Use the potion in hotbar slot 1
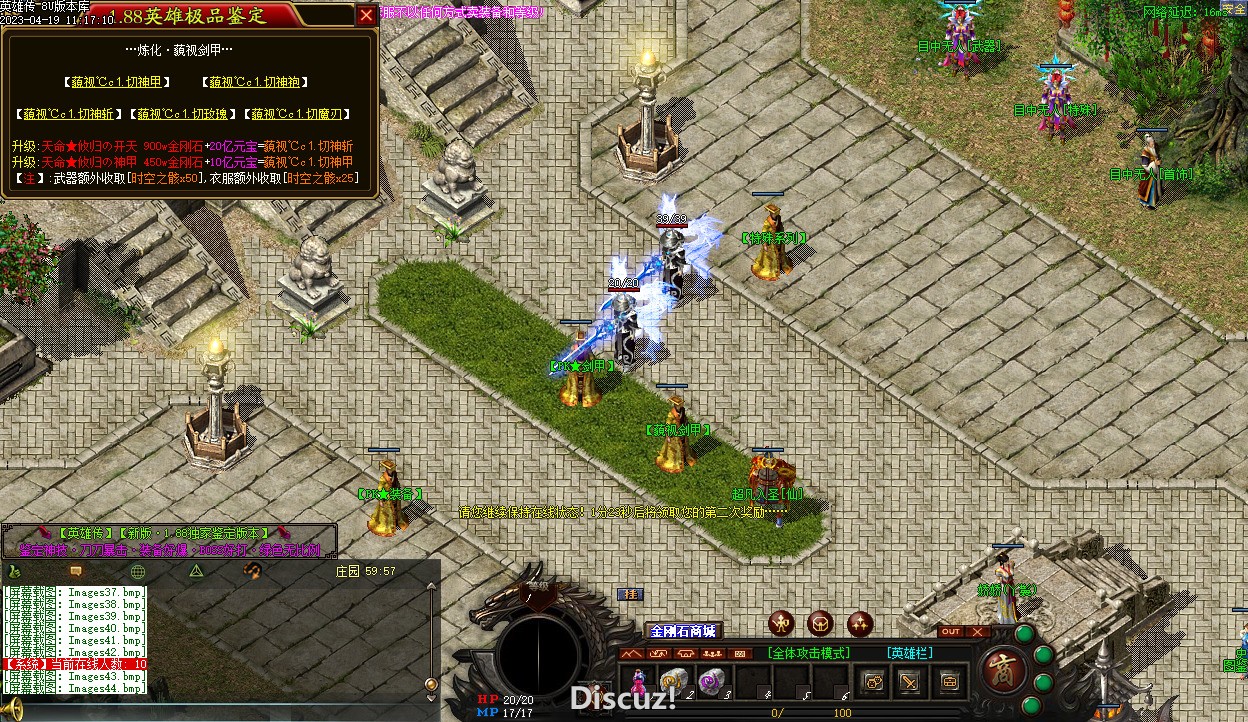The image size is (1248, 722). click(x=638, y=681)
